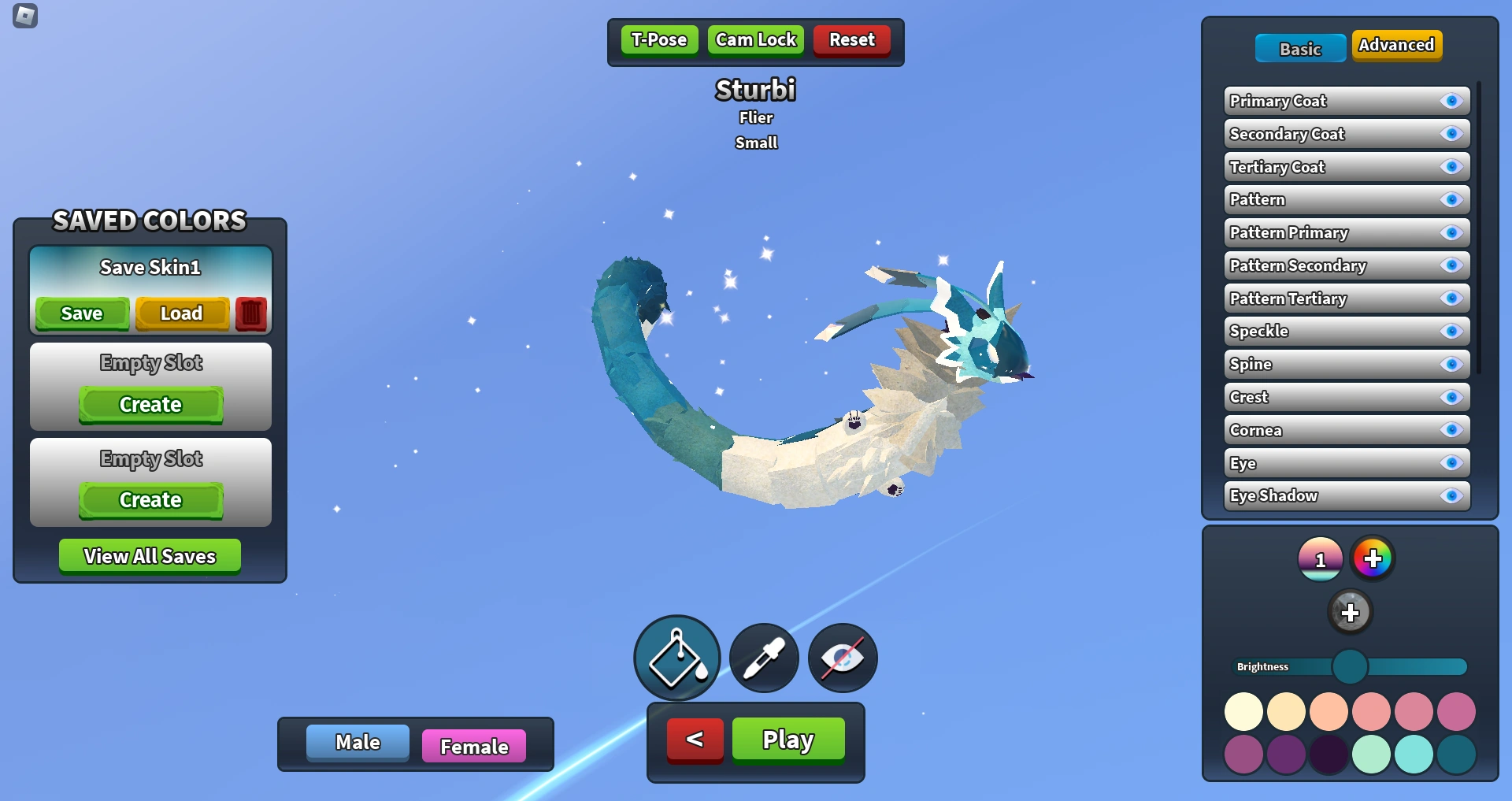Select the eyedropper color picker tool
1512x801 pixels.
coord(762,658)
